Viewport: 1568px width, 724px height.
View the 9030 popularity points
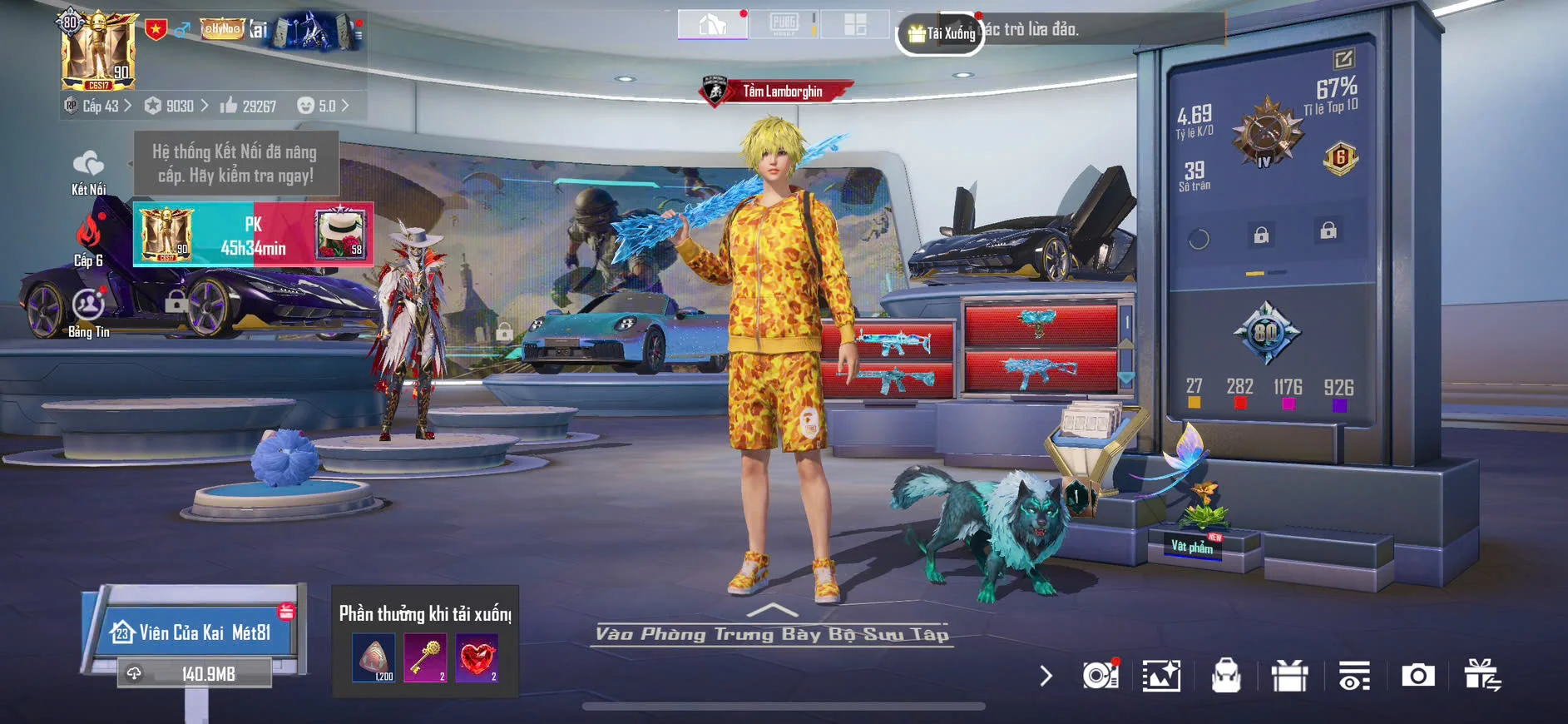176,106
